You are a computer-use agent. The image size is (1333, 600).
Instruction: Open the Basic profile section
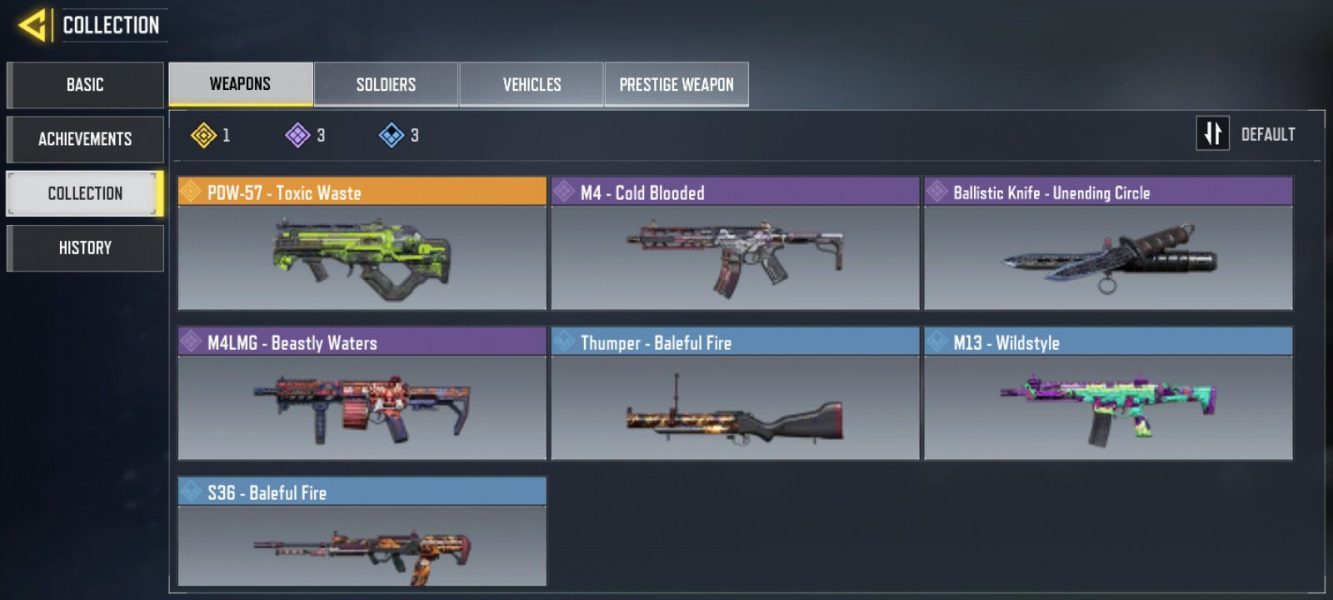pos(85,85)
